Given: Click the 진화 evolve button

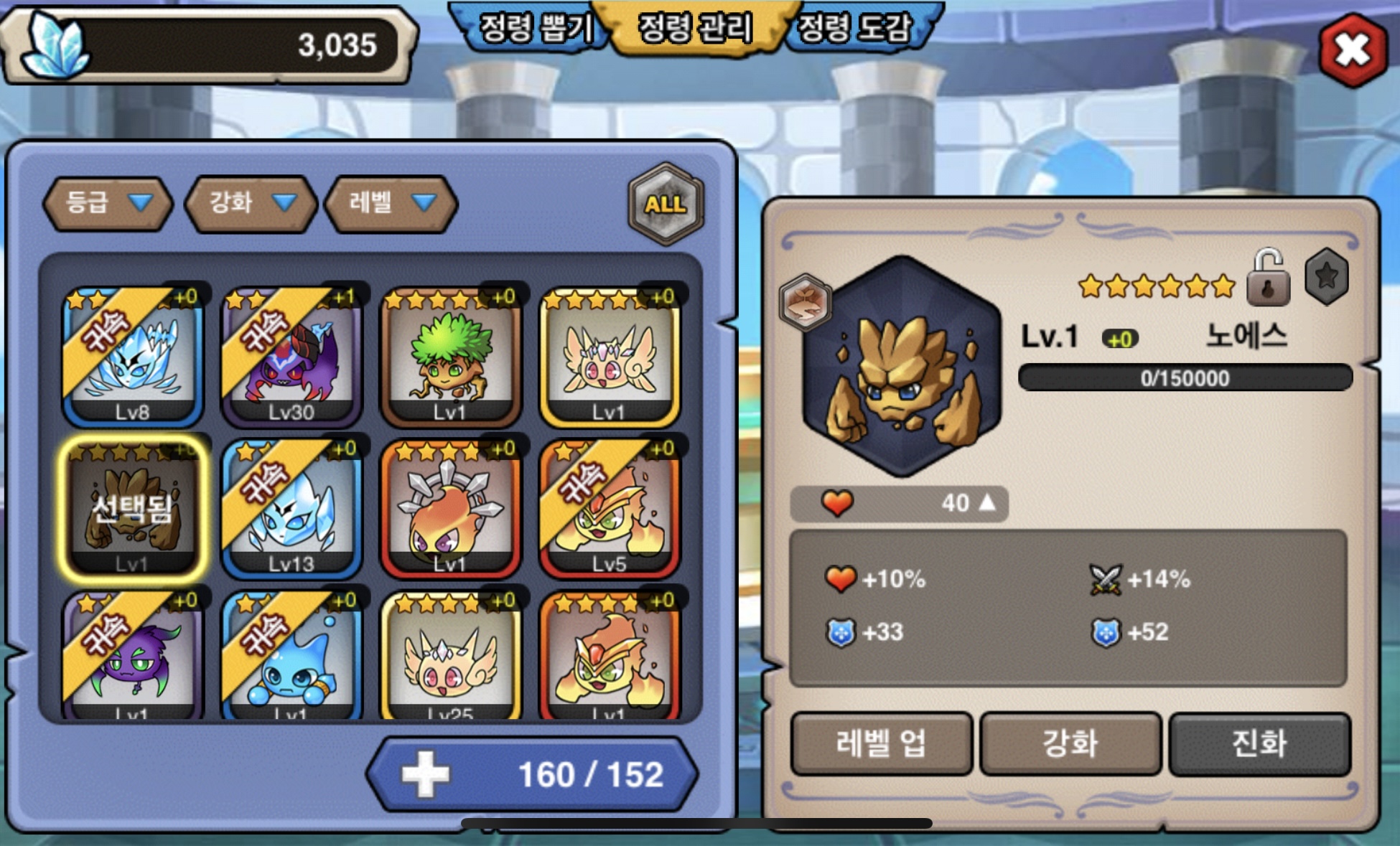Looking at the screenshot, I should pos(1259,743).
